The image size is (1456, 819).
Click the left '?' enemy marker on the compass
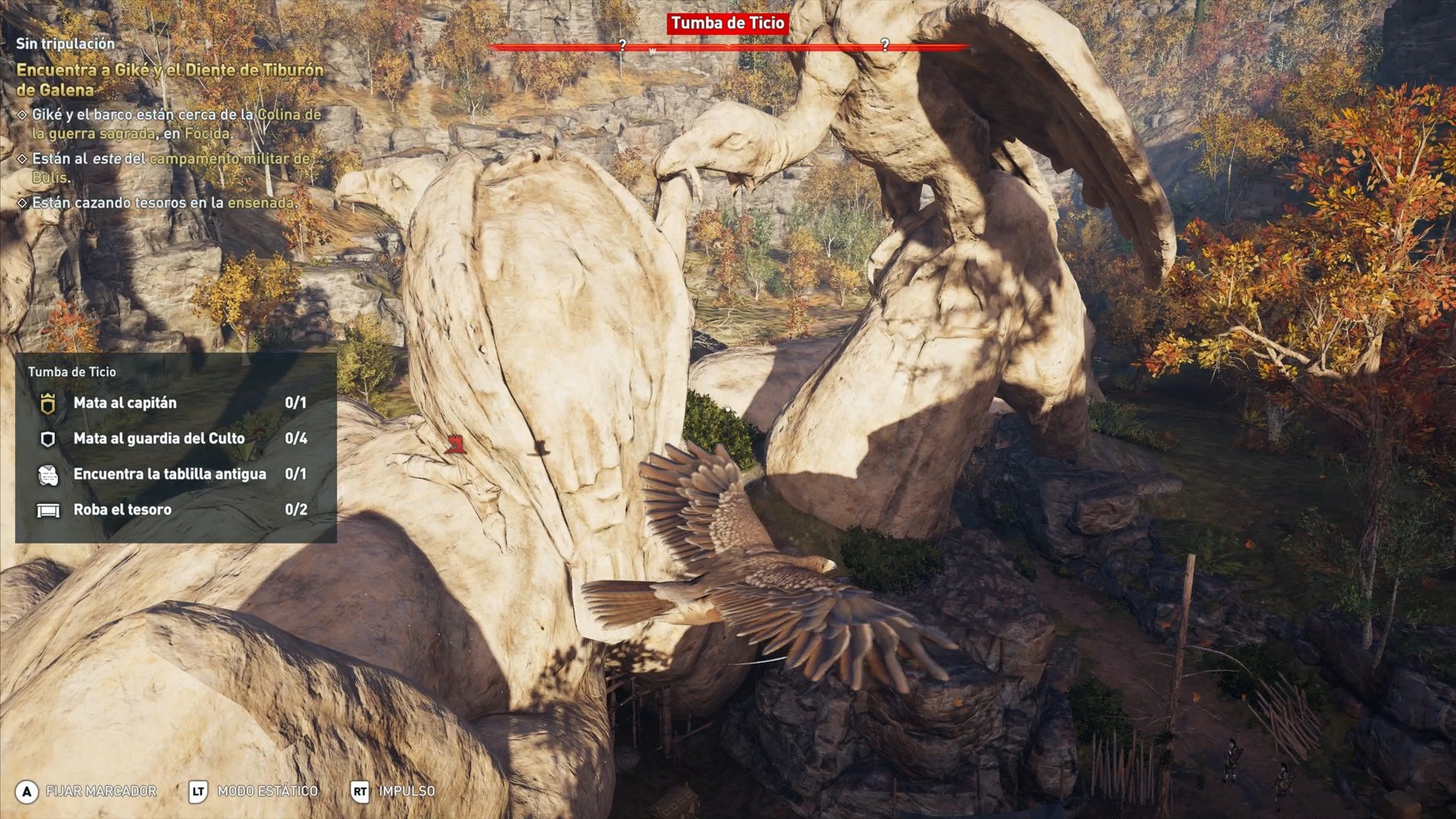623,45
